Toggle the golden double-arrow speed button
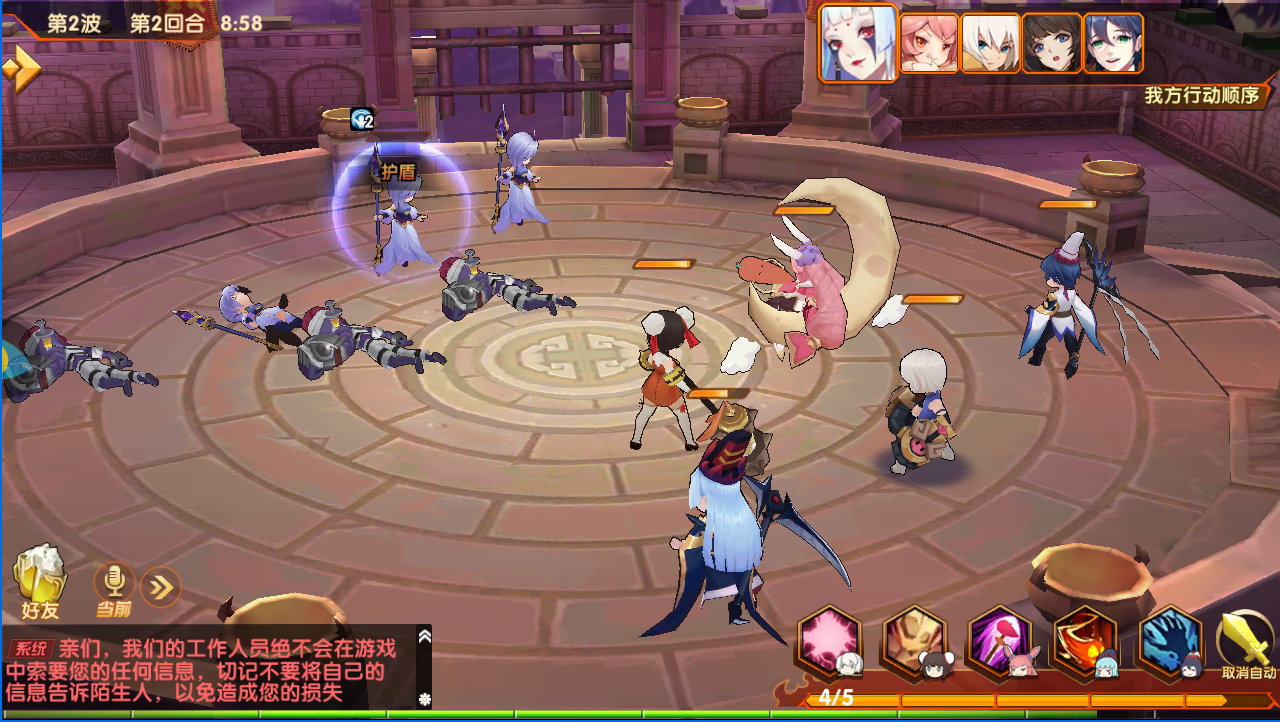The width and height of the screenshot is (1280, 722). click(21, 69)
